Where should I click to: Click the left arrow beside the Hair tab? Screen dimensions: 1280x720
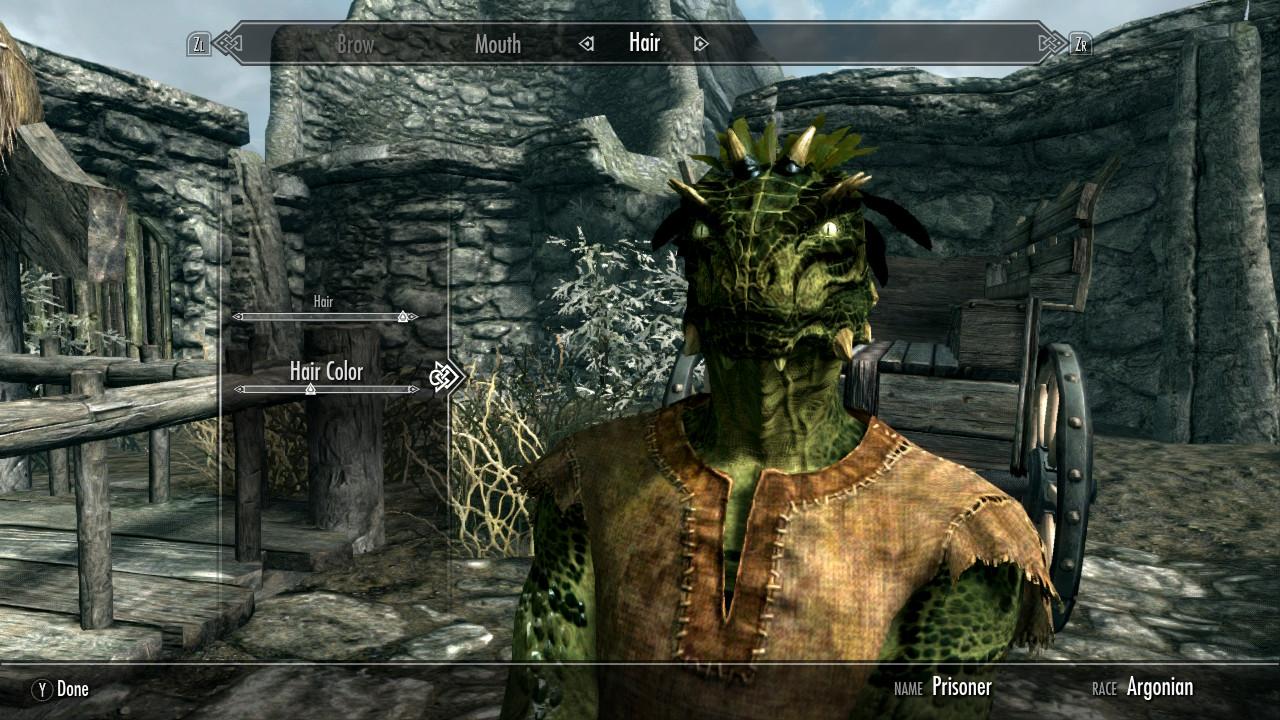pos(587,44)
